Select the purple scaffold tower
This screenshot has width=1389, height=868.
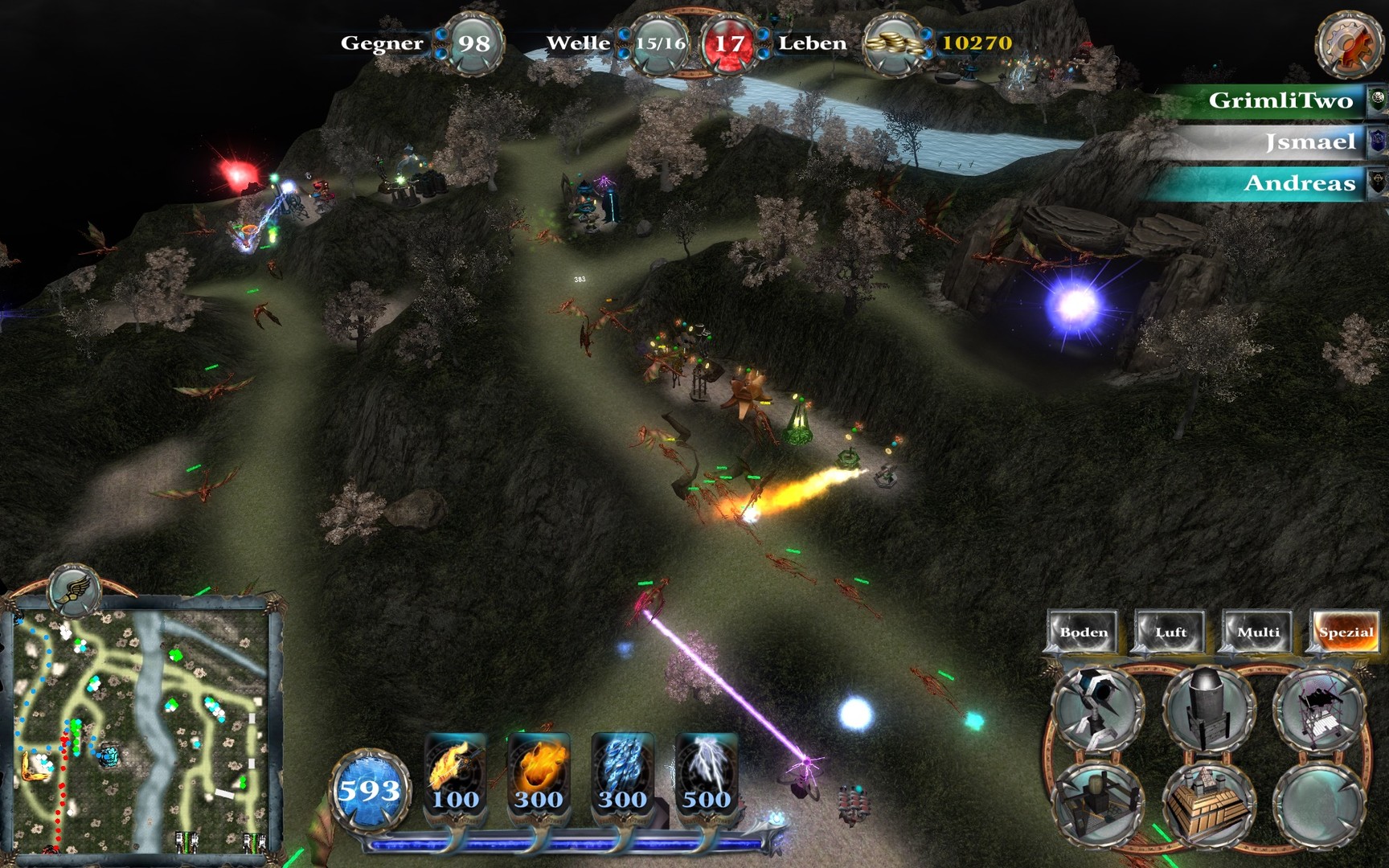pos(1318,708)
